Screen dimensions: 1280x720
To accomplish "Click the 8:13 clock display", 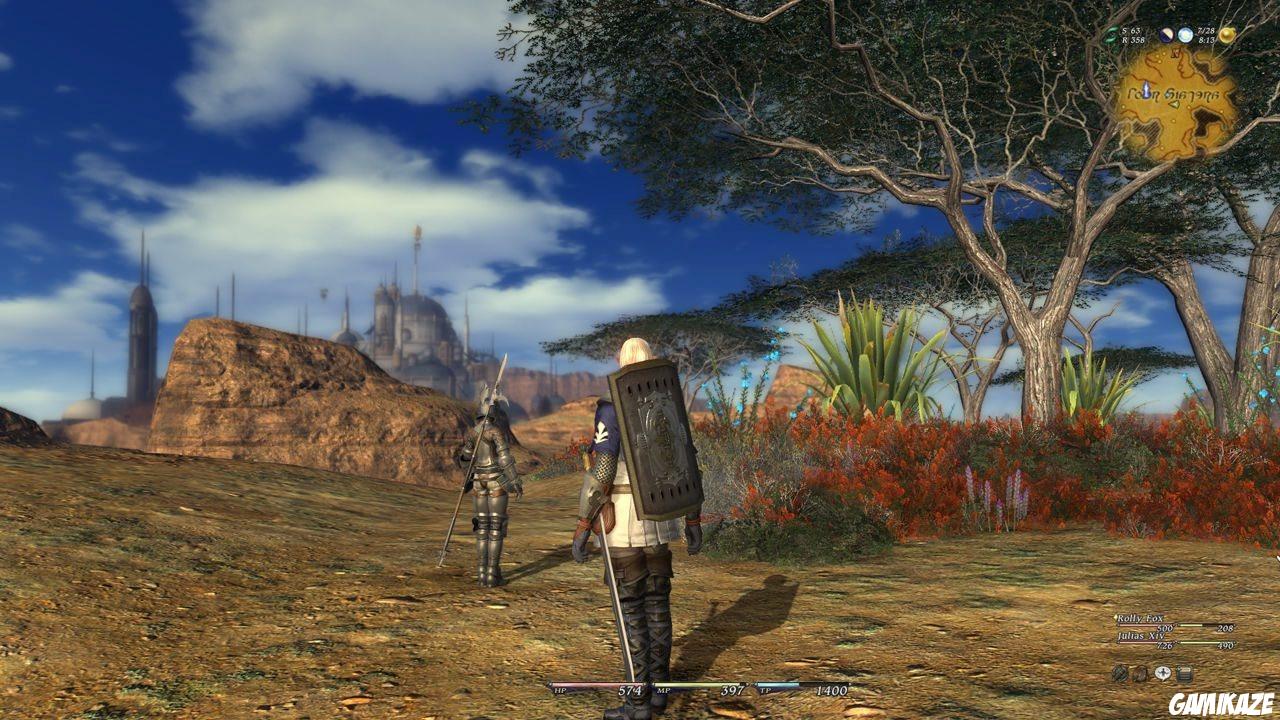I will coord(1206,39).
